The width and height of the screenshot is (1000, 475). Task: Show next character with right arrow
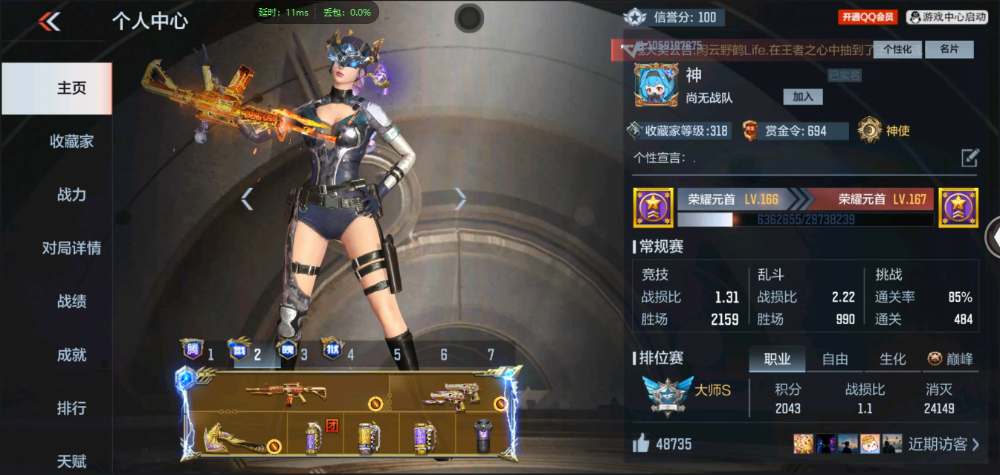pos(460,199)
